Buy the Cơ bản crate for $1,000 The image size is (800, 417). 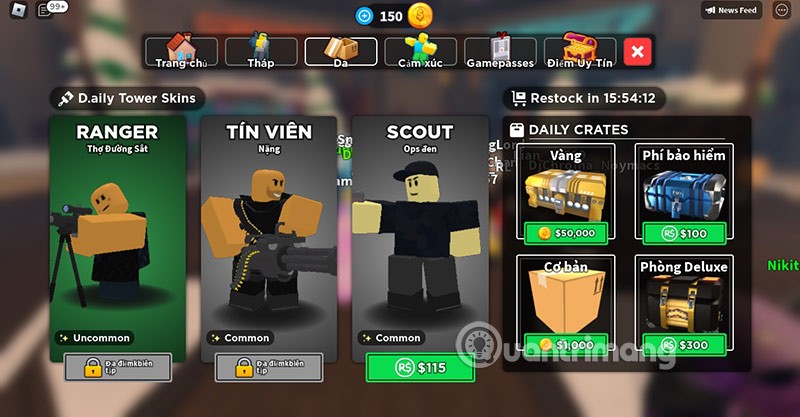[x=566, y=345]
